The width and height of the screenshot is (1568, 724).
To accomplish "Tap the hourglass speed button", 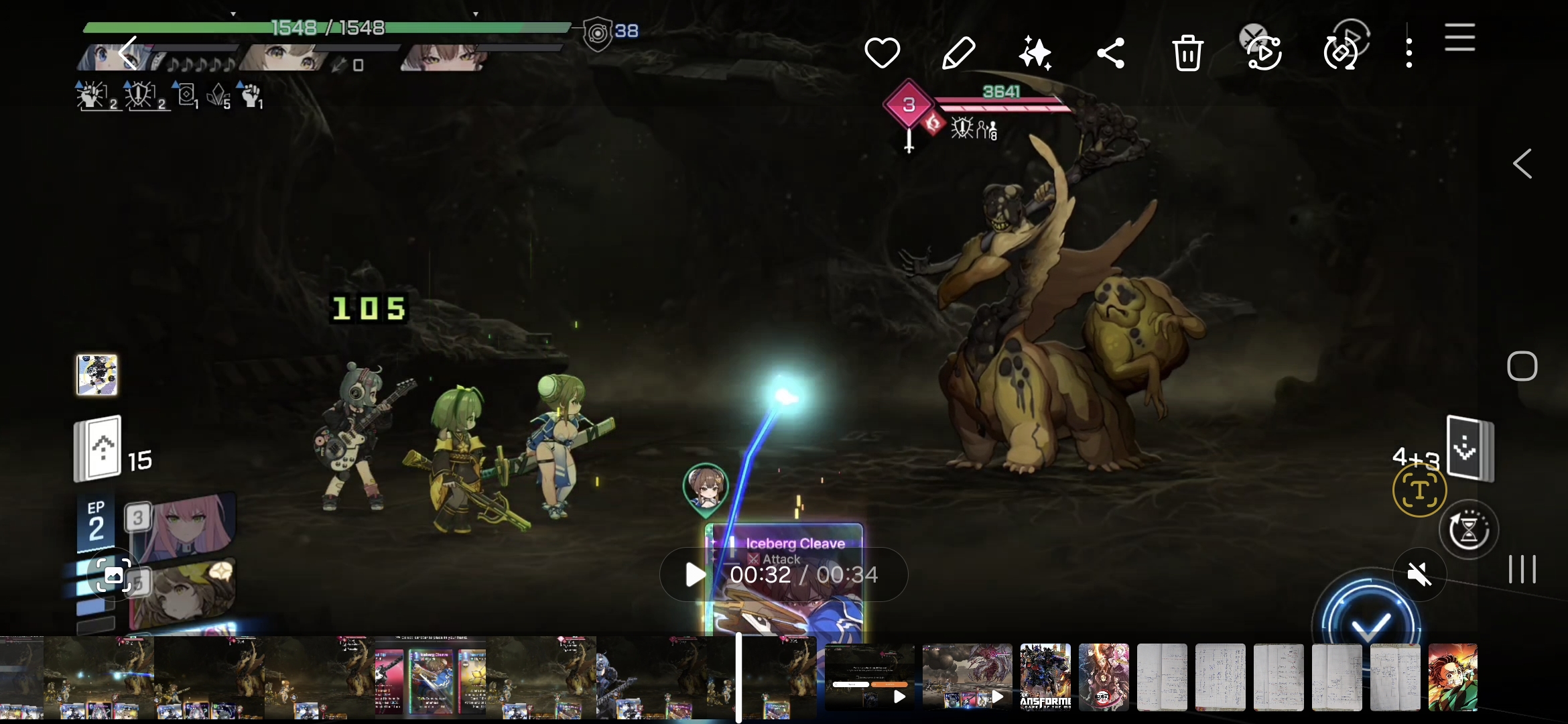I will point(1468,530).
